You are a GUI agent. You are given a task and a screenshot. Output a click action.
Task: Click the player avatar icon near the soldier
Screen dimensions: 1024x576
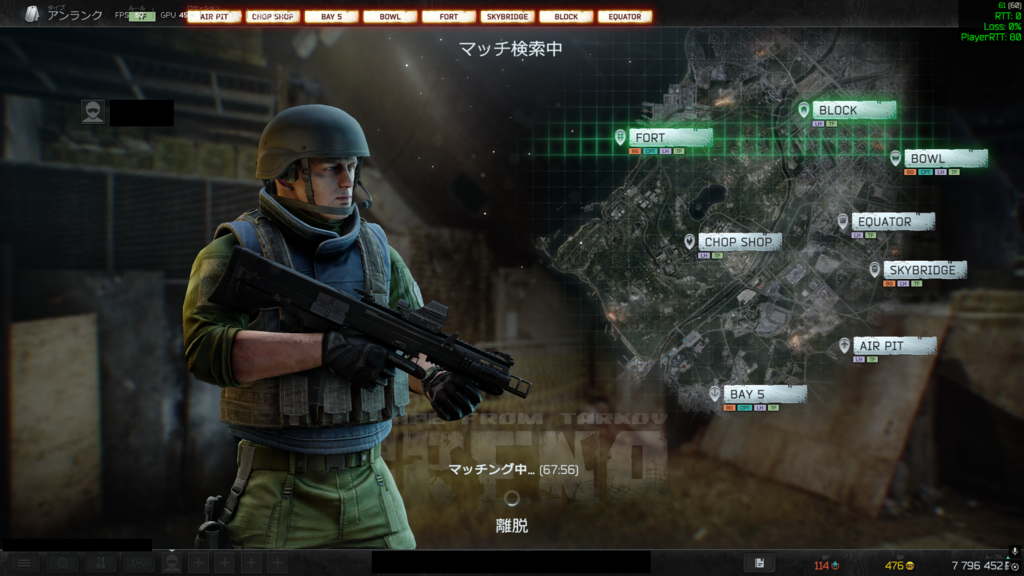tap(93, 112)
